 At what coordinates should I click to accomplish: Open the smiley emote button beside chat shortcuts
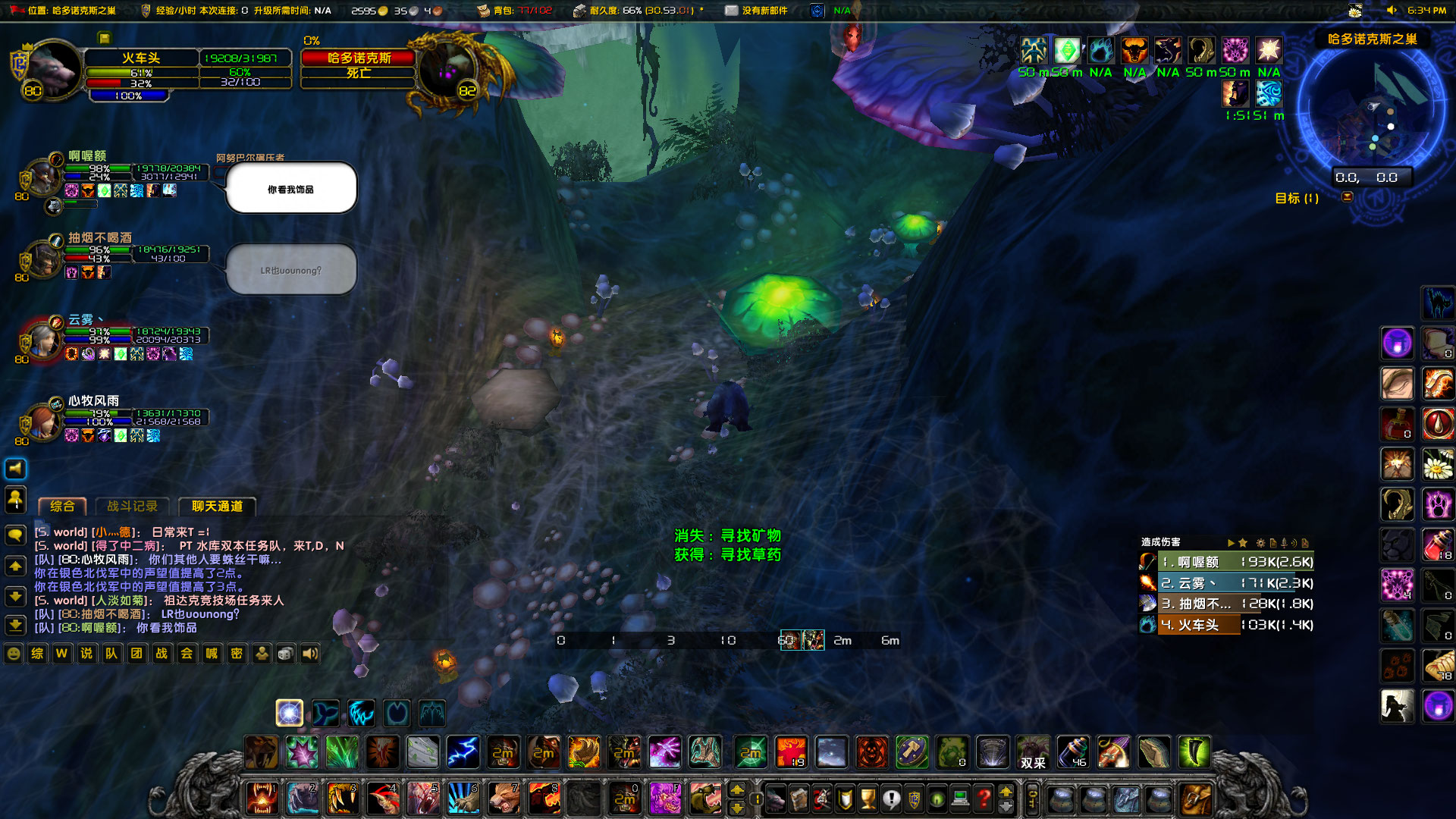click(x=13, y=654)
